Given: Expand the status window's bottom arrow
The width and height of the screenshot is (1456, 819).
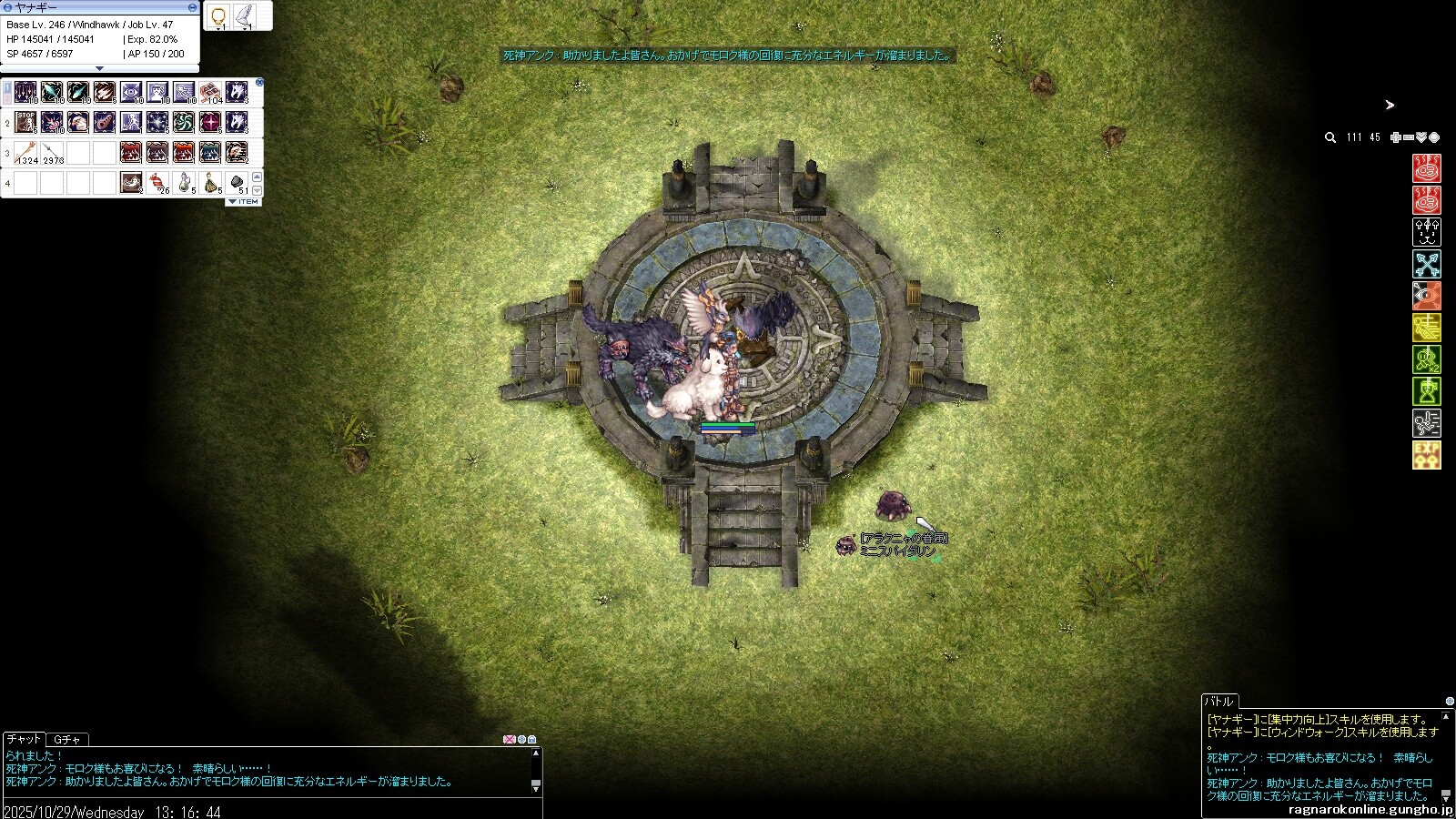Looking at the screenshot, I should pos(100,68).
